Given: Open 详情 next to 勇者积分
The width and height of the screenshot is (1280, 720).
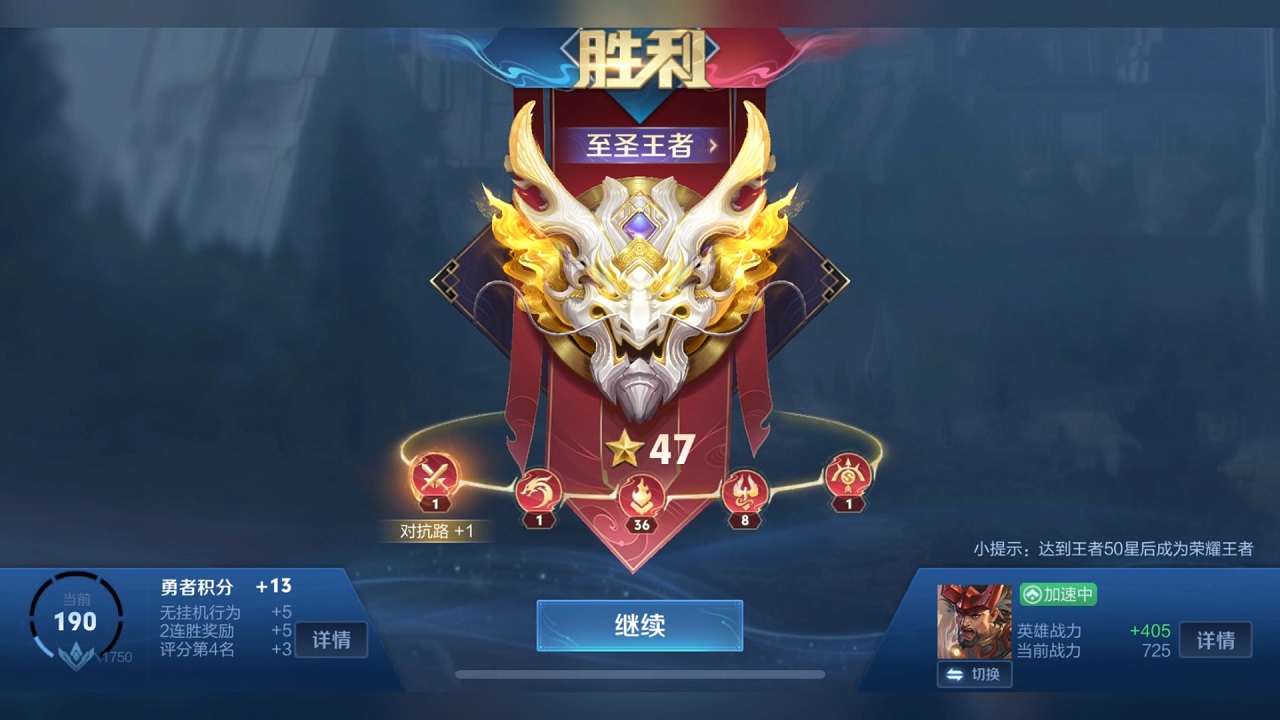Looking at the screenshot, I should pyautogui.click(x=331, y=640).
